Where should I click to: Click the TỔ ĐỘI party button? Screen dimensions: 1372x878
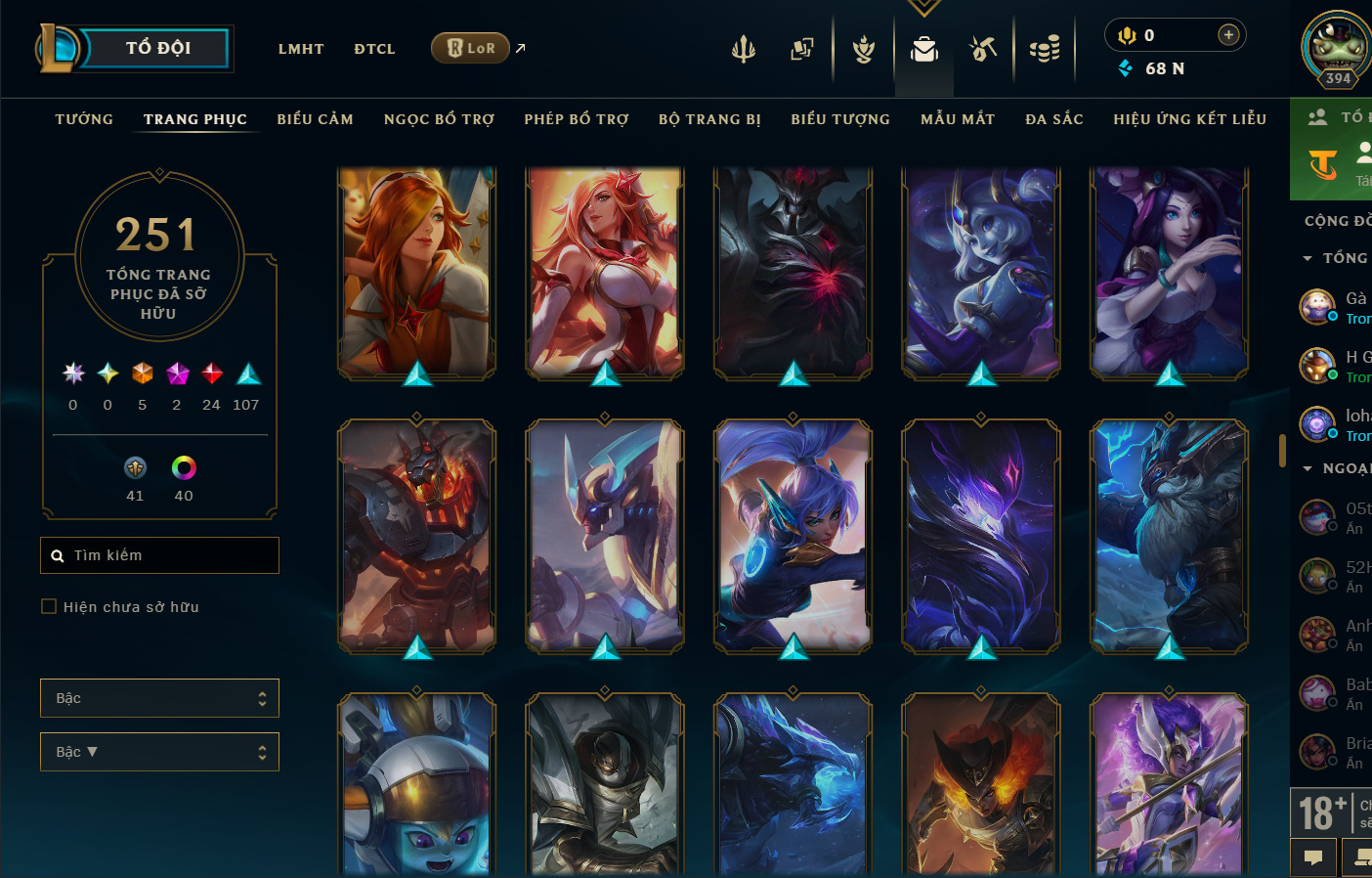click(x=157, y=48)
